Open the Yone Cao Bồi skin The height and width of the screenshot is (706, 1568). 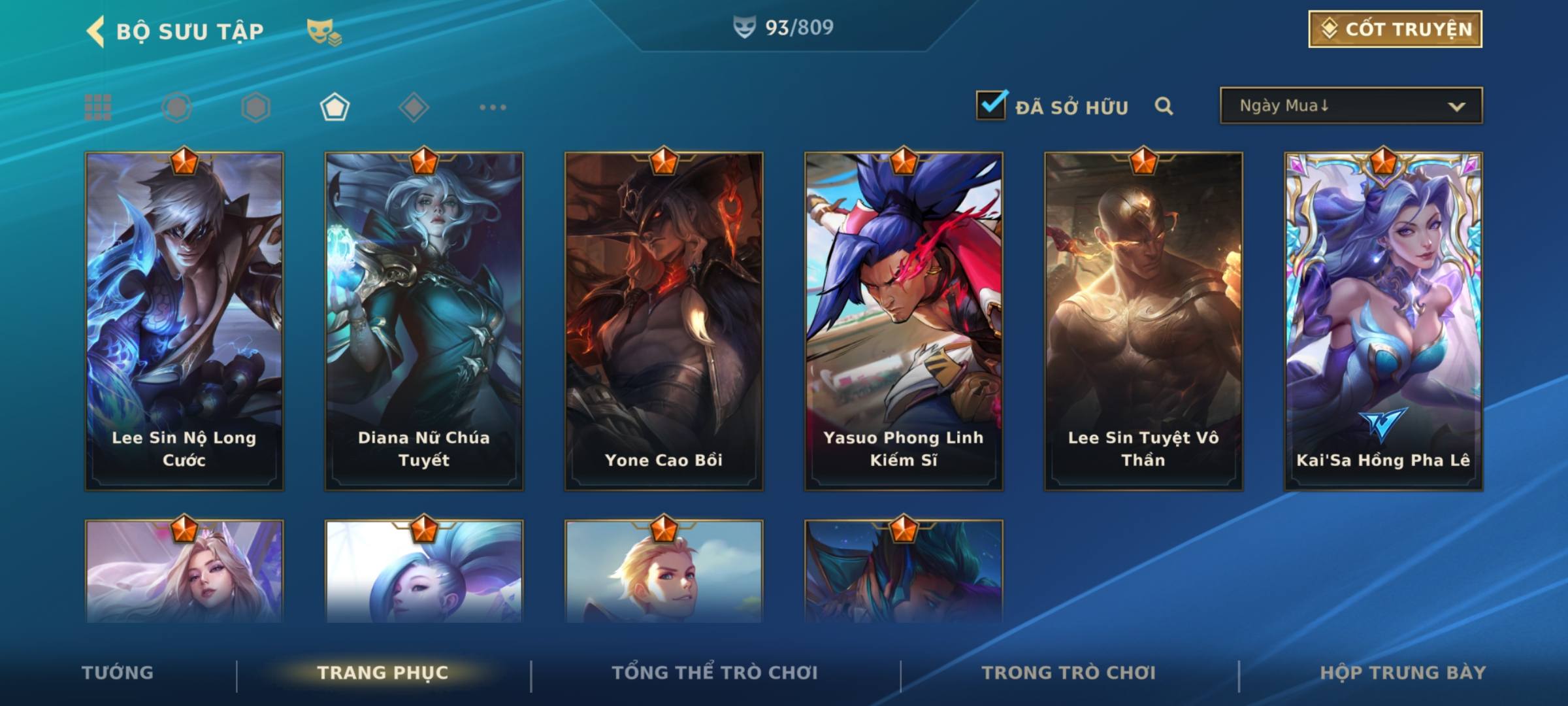[664, 320]
